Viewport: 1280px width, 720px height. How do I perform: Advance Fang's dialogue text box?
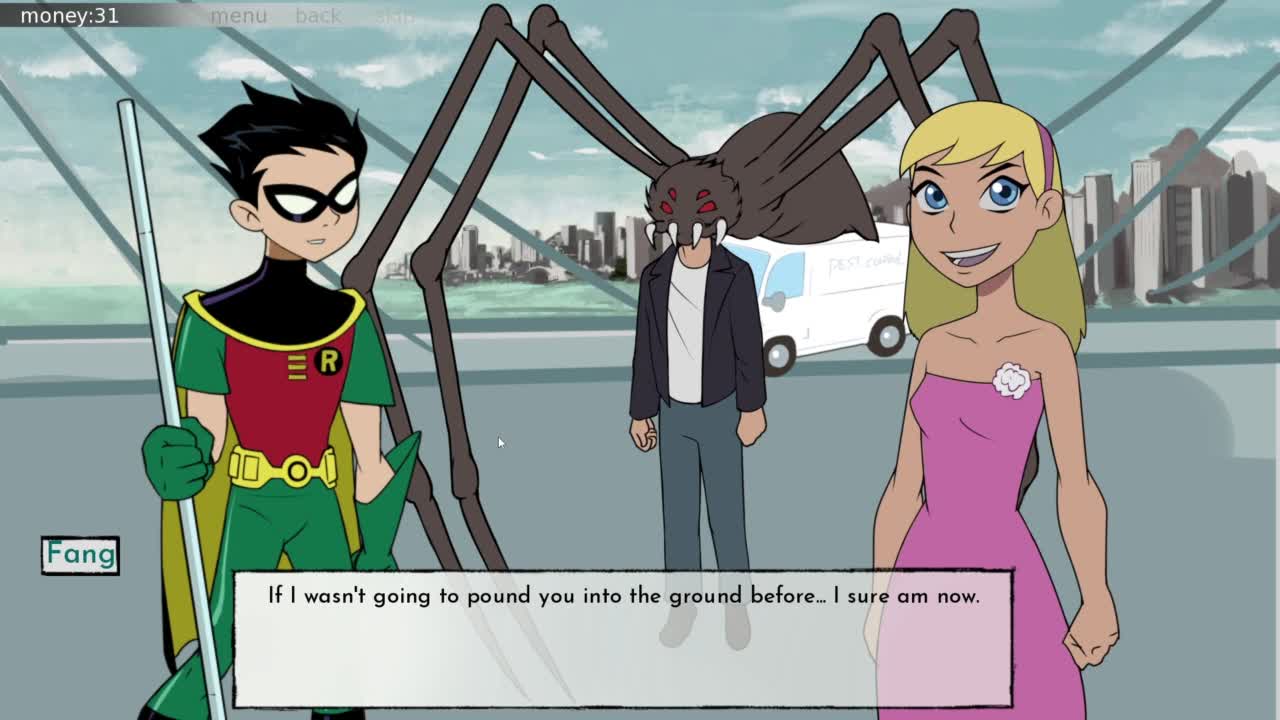pos(622,638)
